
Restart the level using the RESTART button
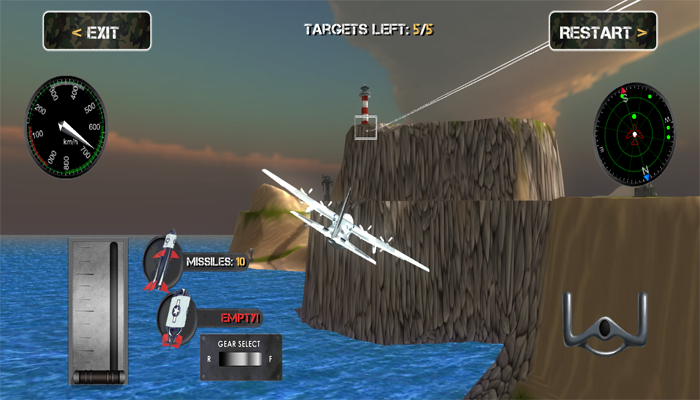[602, 32]
